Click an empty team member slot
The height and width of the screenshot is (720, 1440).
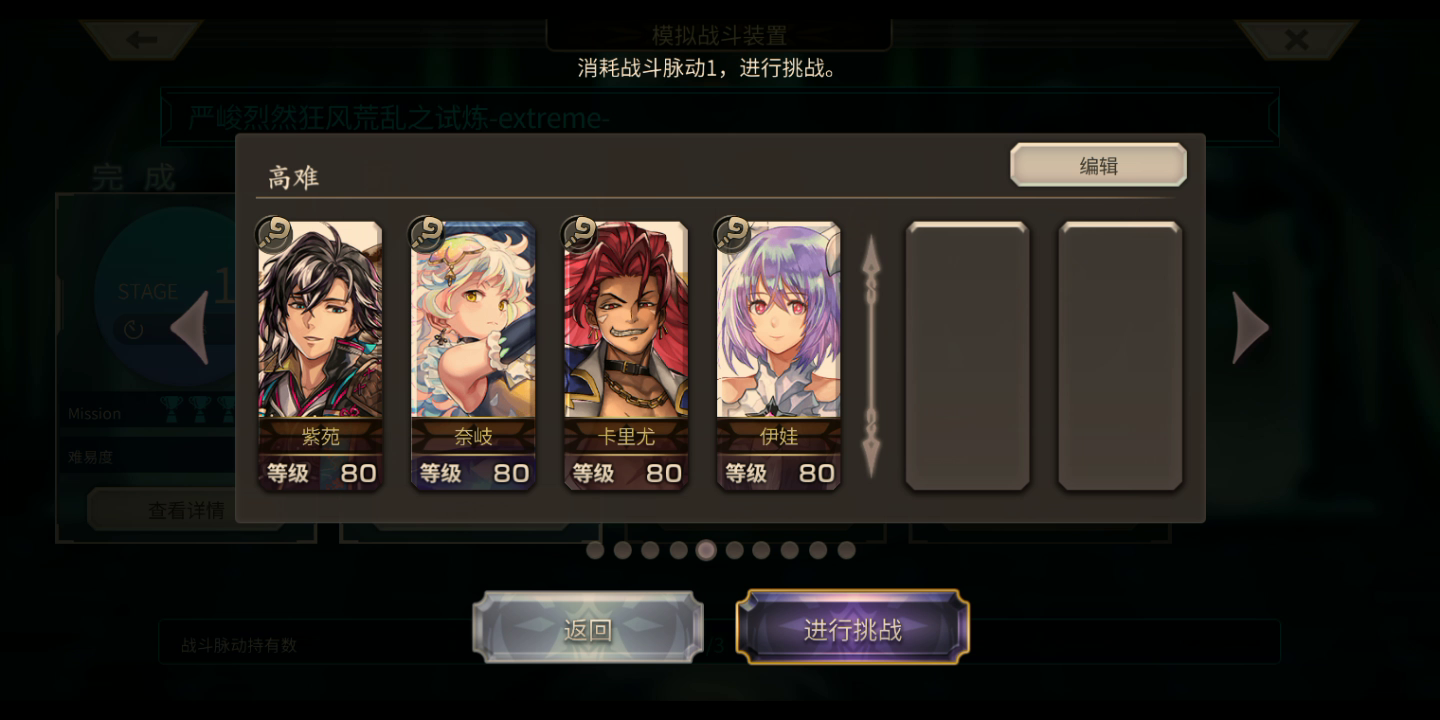coord(967,355)
